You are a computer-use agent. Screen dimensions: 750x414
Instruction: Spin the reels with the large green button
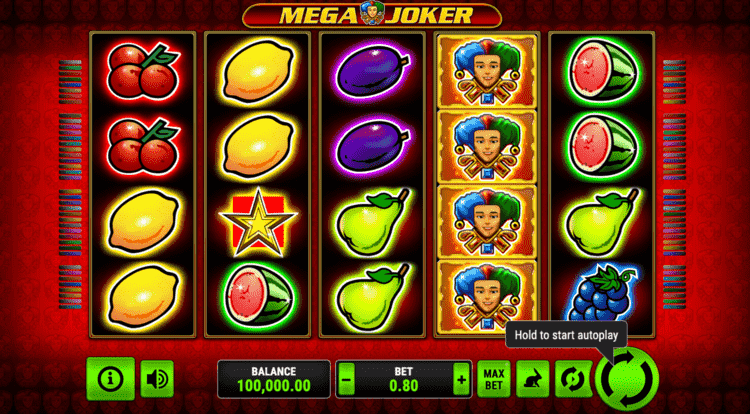[628, 379]
